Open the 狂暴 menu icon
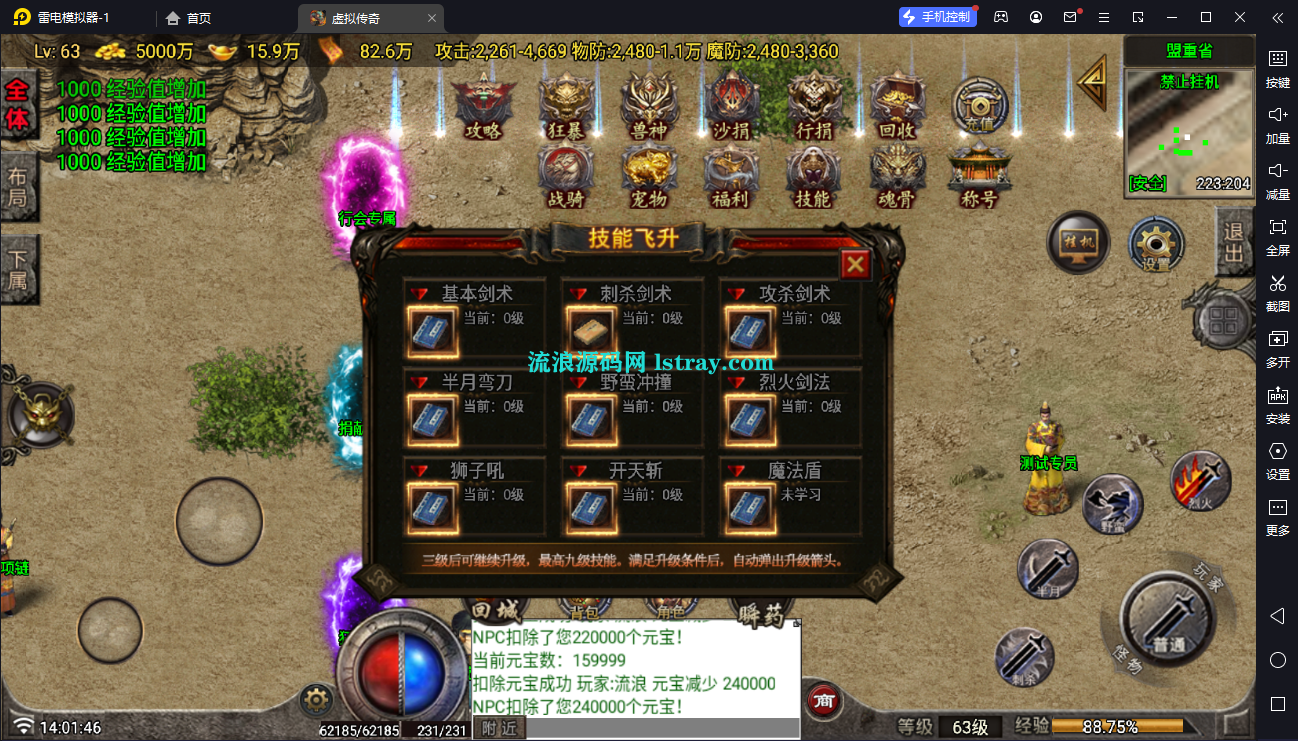The height and width of the screenshot is (741, 1298). pyautogui.click(x=567, y=106)
